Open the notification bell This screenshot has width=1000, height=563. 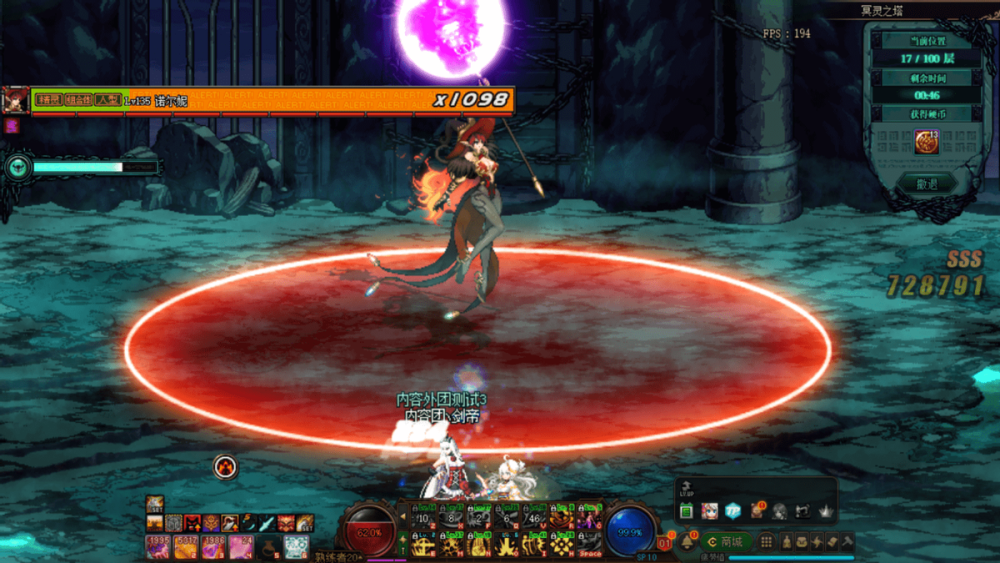tap(688, 541)
